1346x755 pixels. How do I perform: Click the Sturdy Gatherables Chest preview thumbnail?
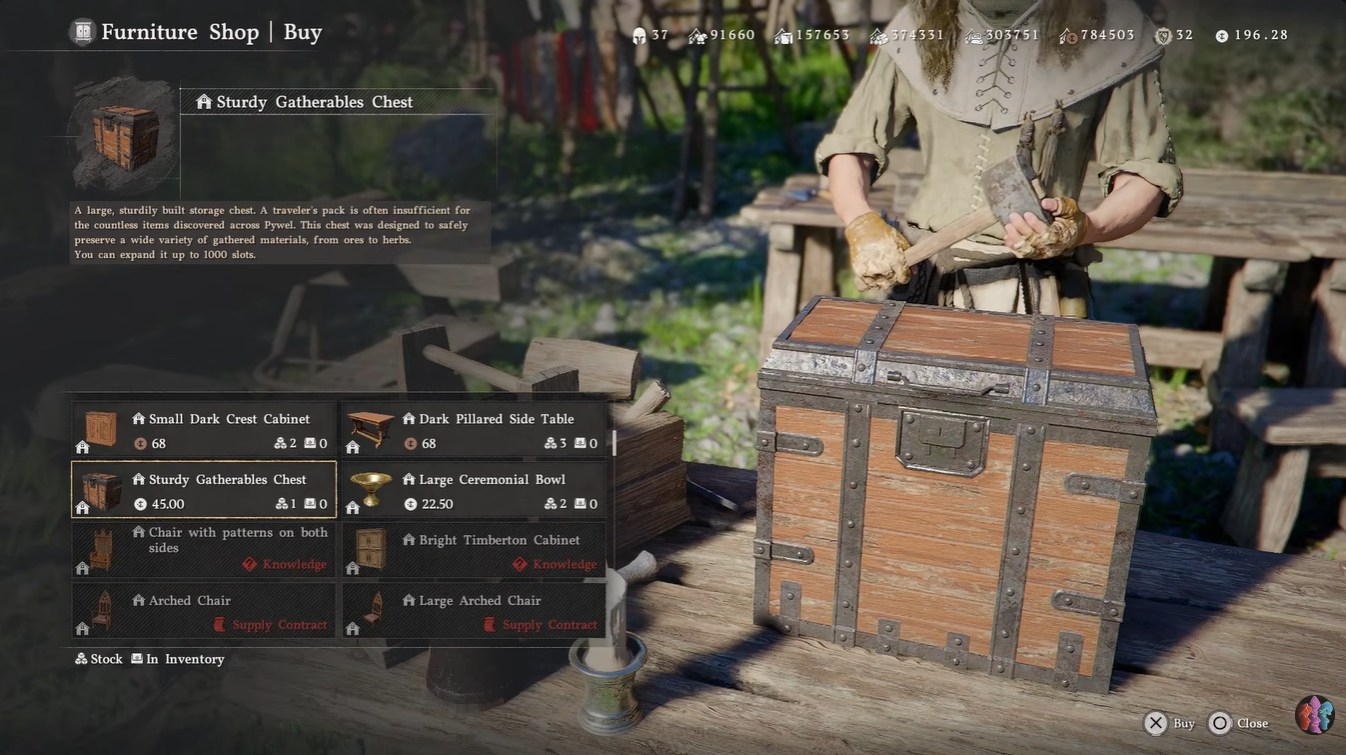pos(122,136)
